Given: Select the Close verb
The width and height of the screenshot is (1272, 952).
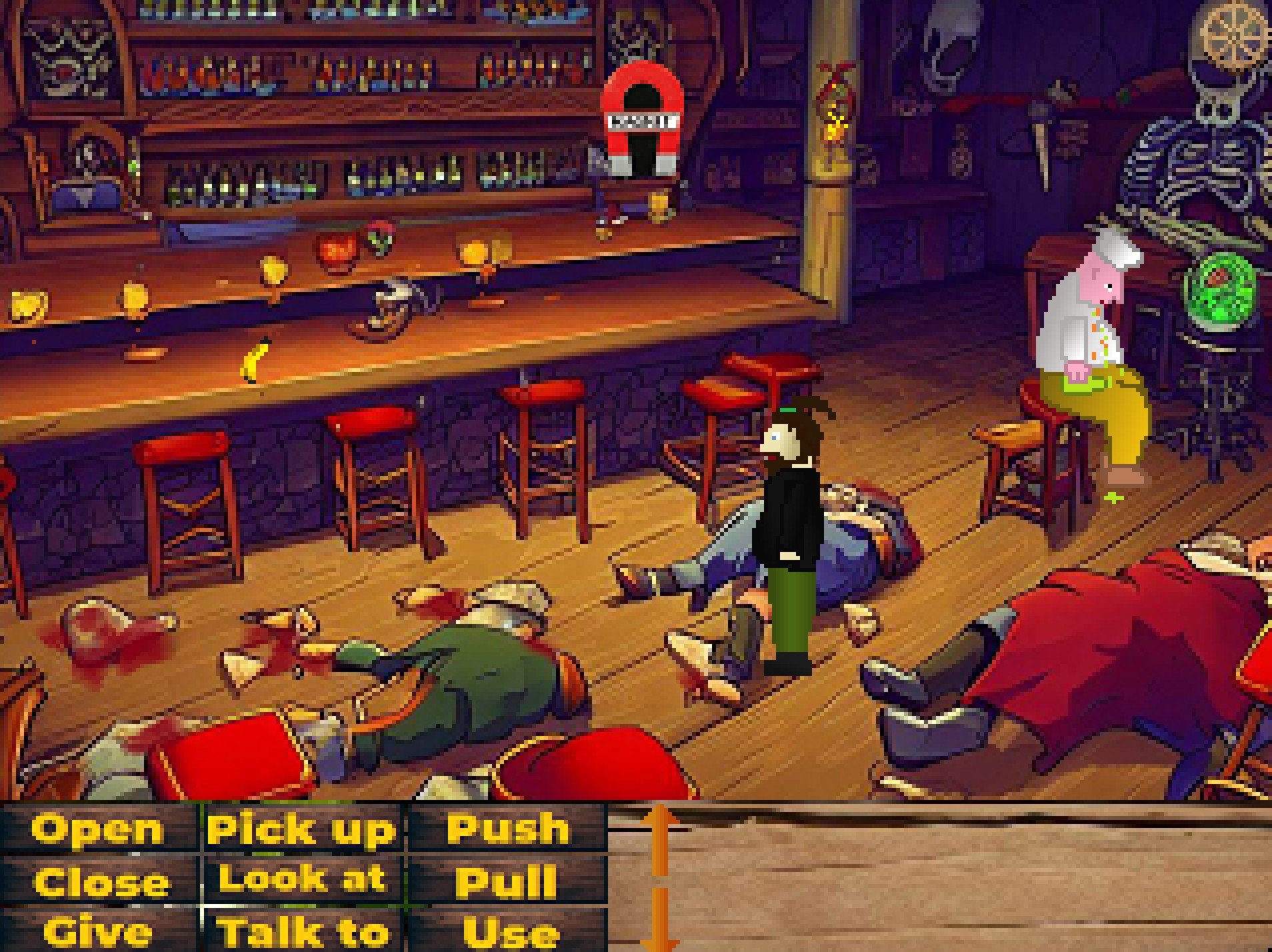Looking at the screenshot, I should (x=100, y=881).
